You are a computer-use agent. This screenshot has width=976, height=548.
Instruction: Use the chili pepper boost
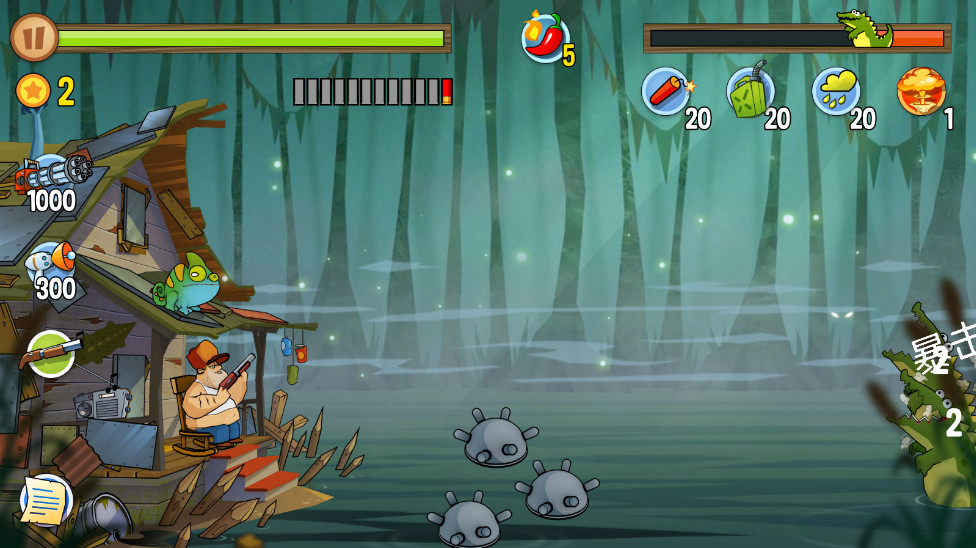click(x=545, y=38)
